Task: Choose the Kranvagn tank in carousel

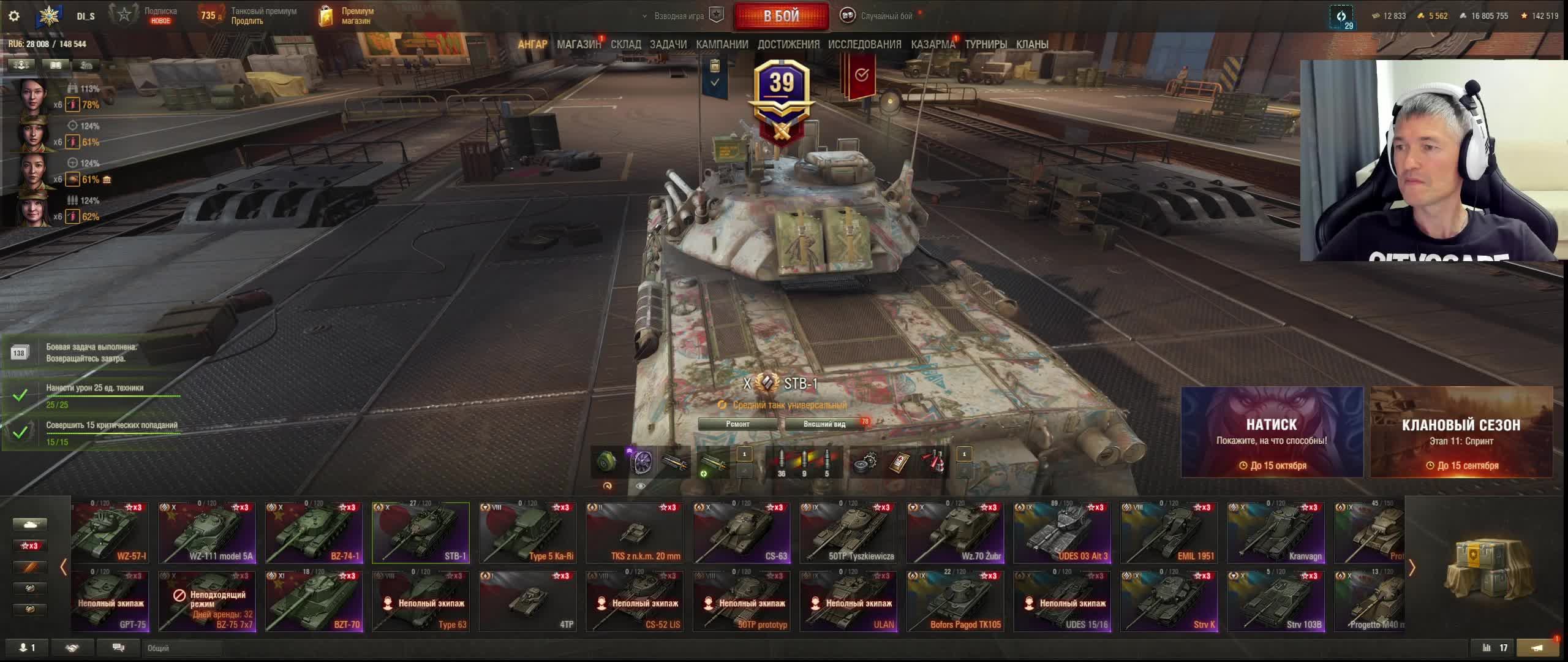Action: point(1276,533)
